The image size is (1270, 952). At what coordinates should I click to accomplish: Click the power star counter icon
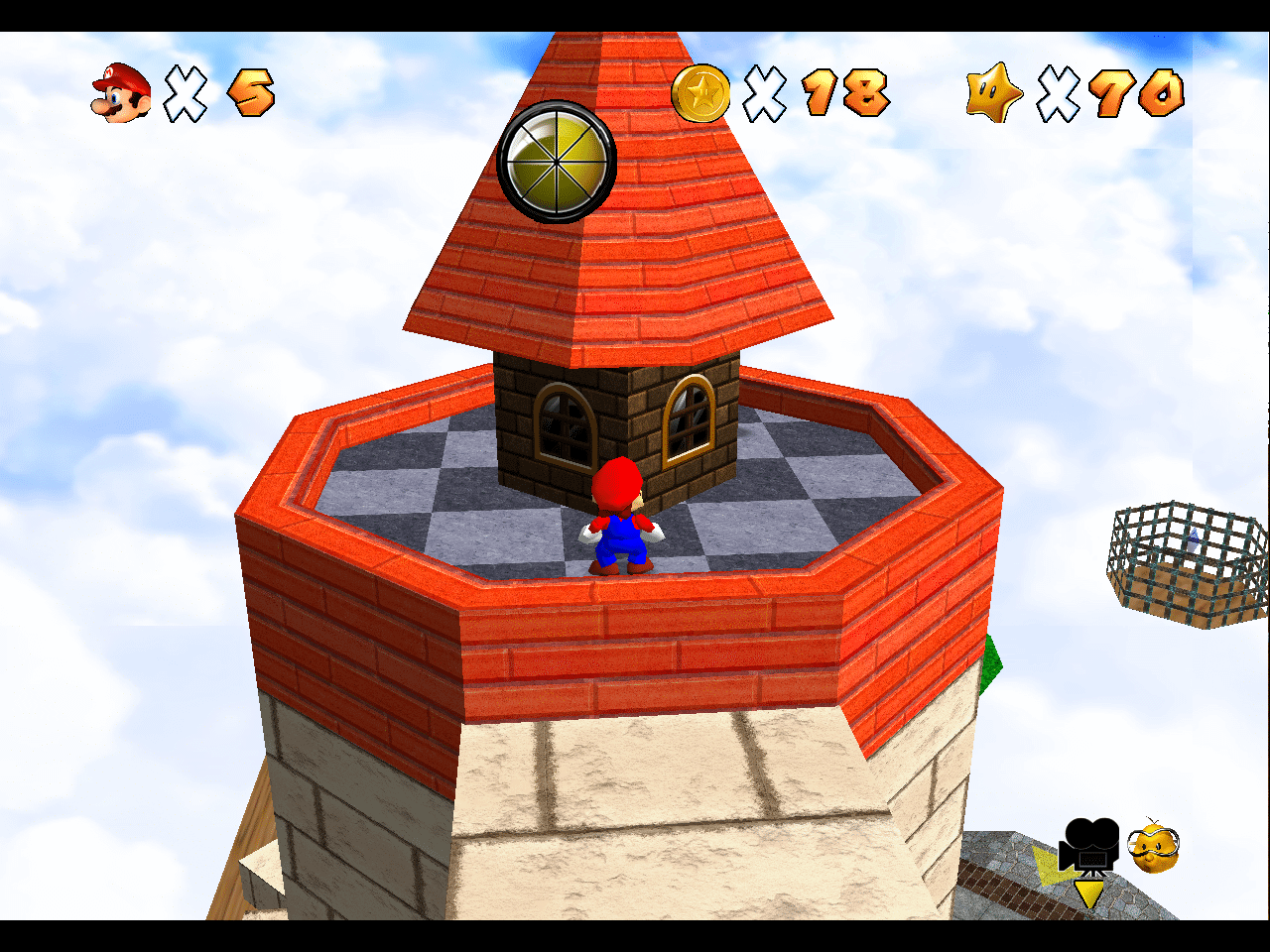coord(994,93)
